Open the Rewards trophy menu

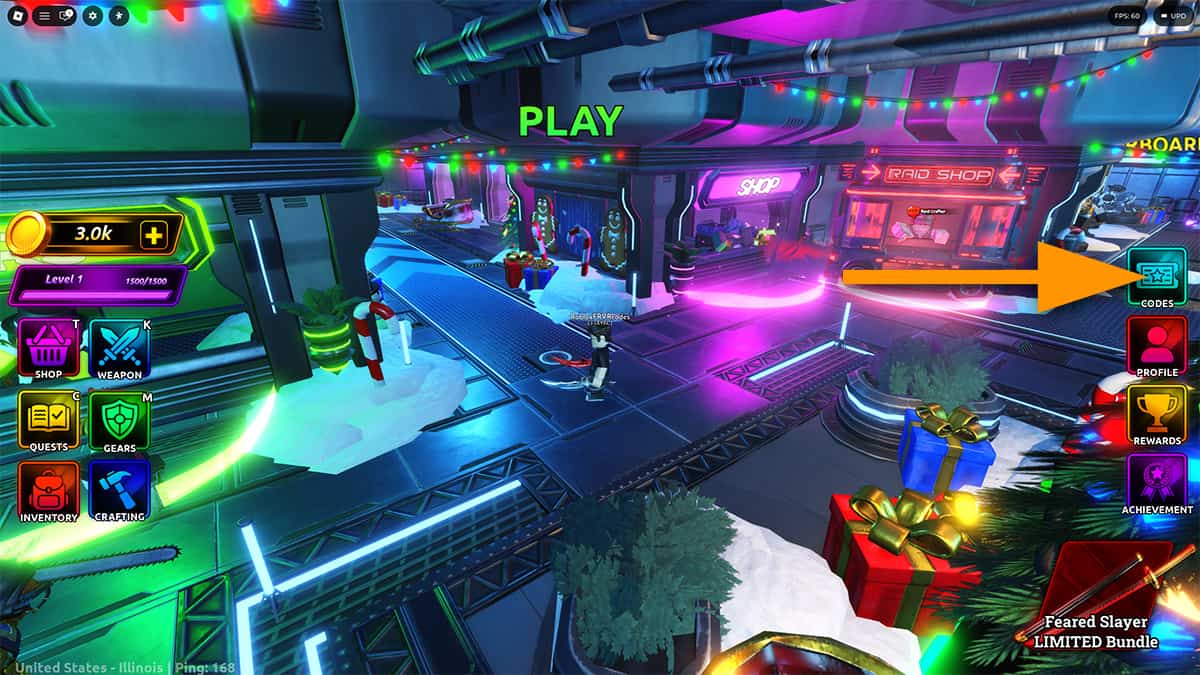click(x=1157, y=413)
